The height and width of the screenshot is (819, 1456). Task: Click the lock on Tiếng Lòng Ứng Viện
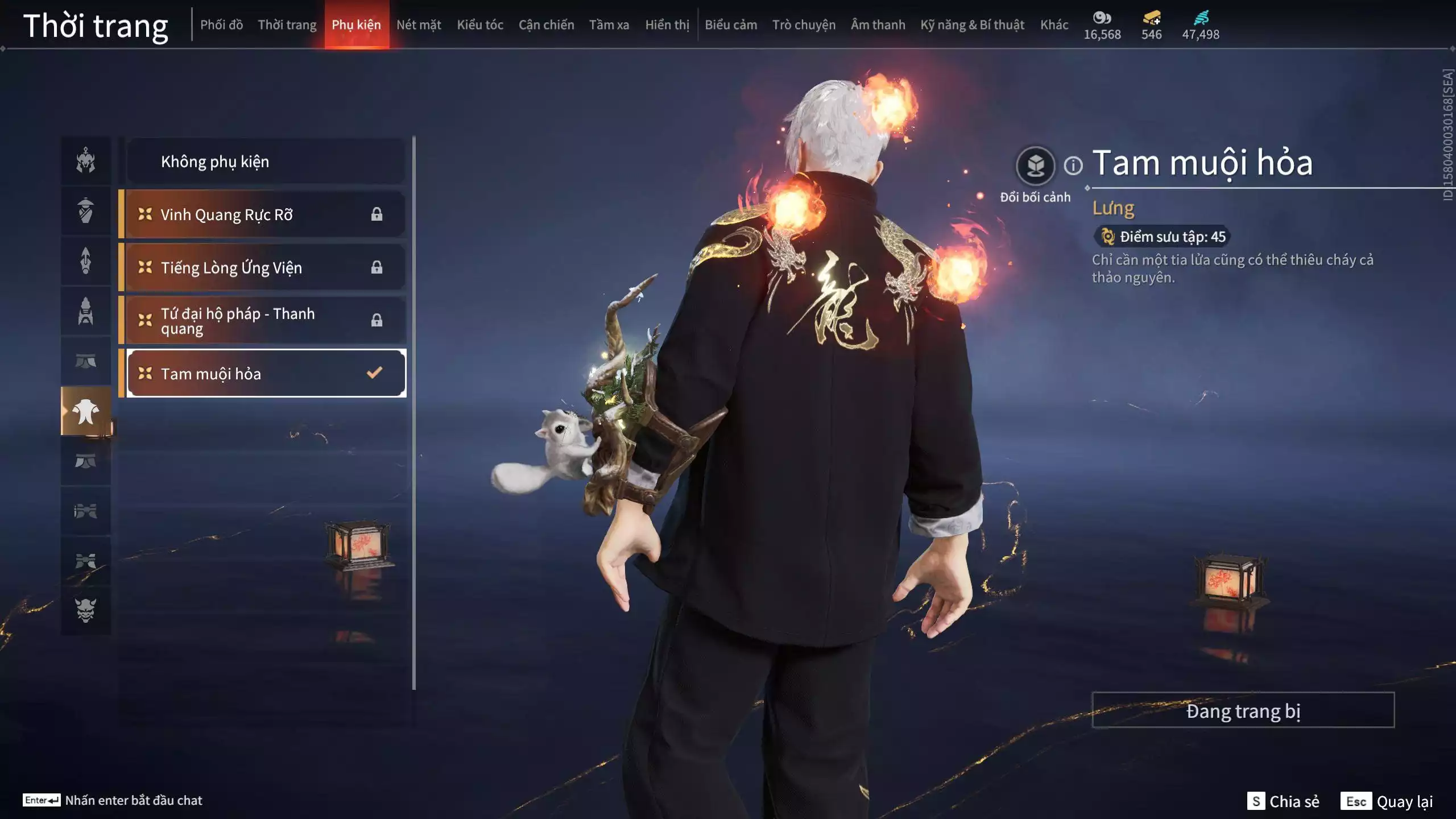coord(377,267)
